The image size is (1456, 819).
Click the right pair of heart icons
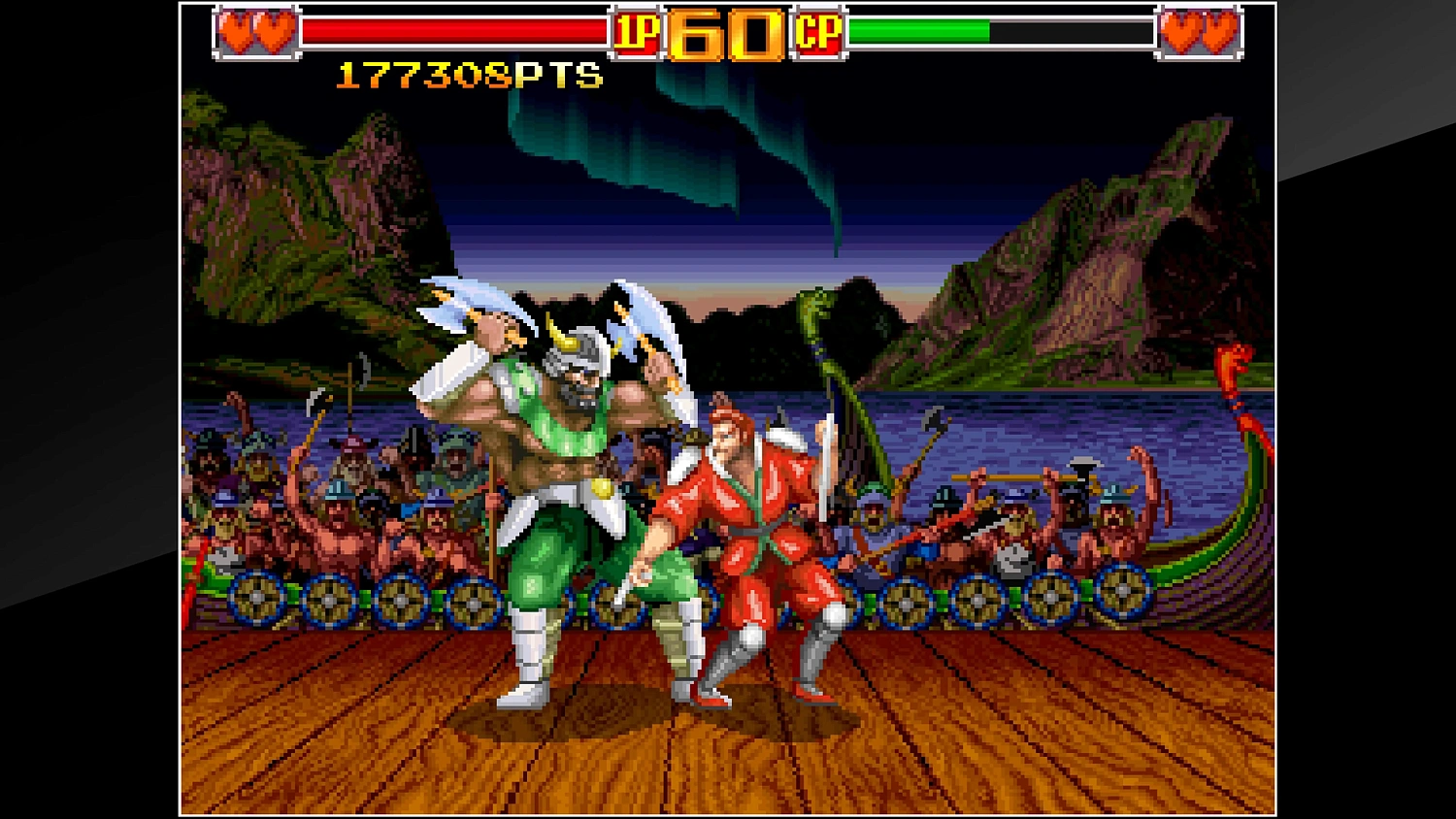point(1197,33)
